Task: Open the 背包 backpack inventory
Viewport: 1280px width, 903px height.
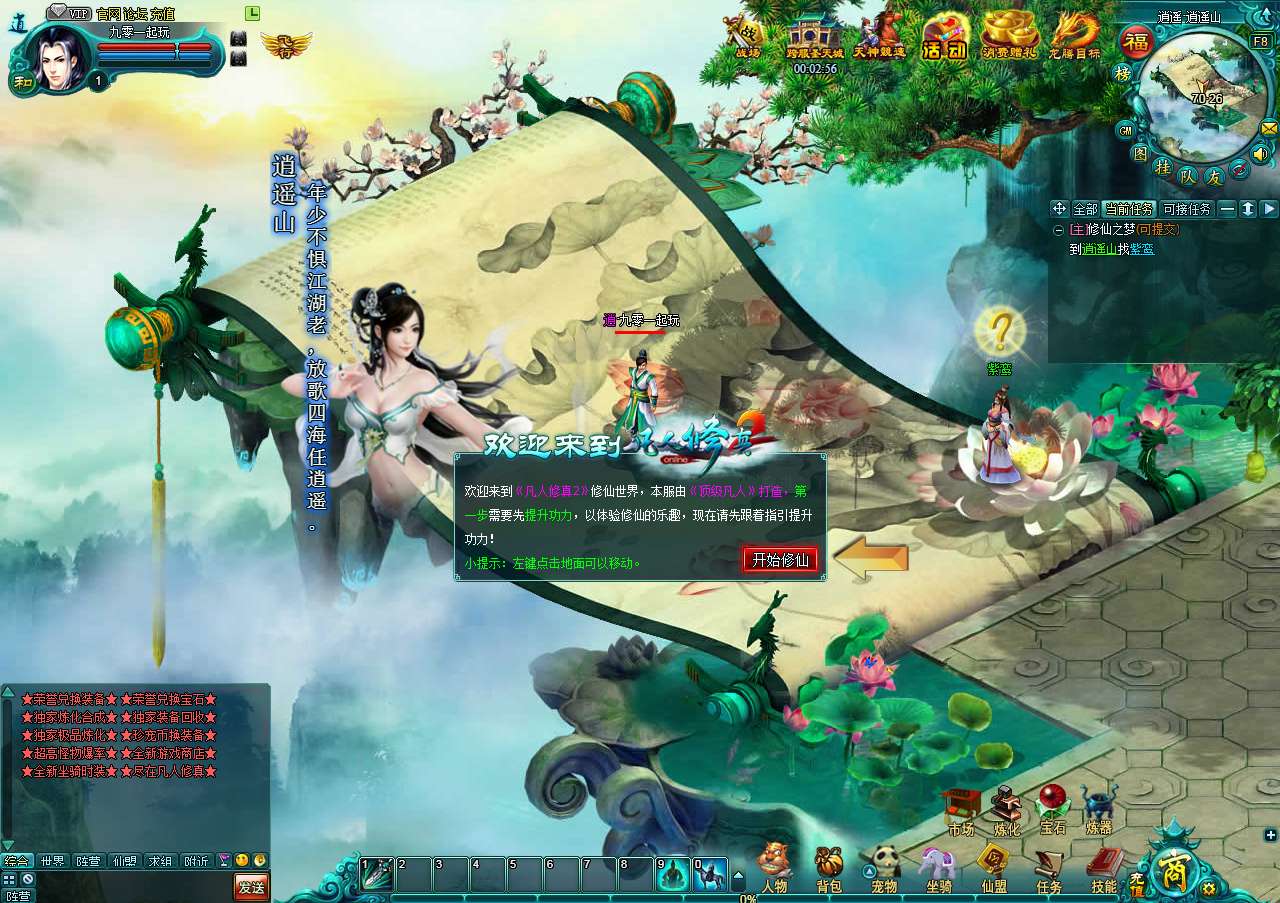Action: click(x=829, y=868)
